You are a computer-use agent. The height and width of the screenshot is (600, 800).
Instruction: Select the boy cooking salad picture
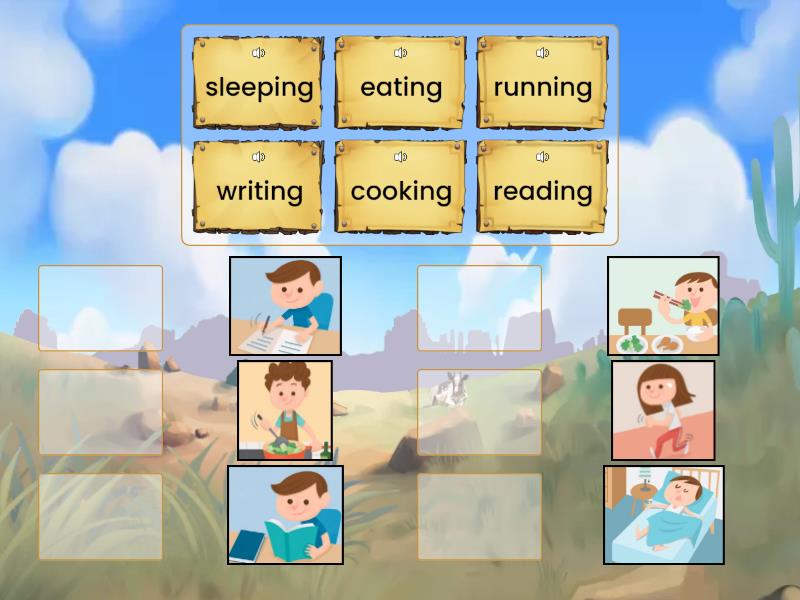(x=285, y=410)
